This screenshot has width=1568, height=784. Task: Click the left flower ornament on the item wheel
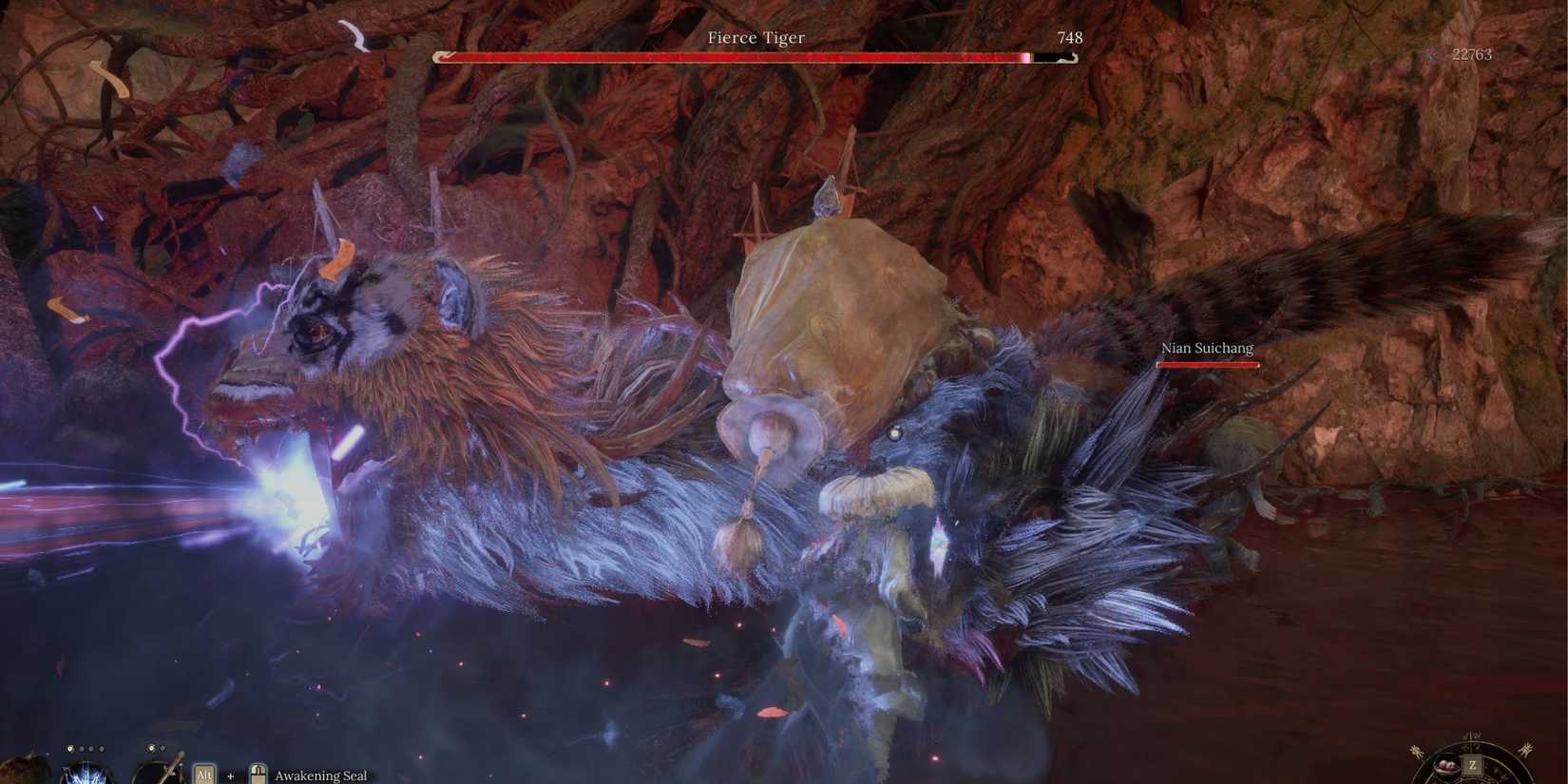tap(1417, 750)
